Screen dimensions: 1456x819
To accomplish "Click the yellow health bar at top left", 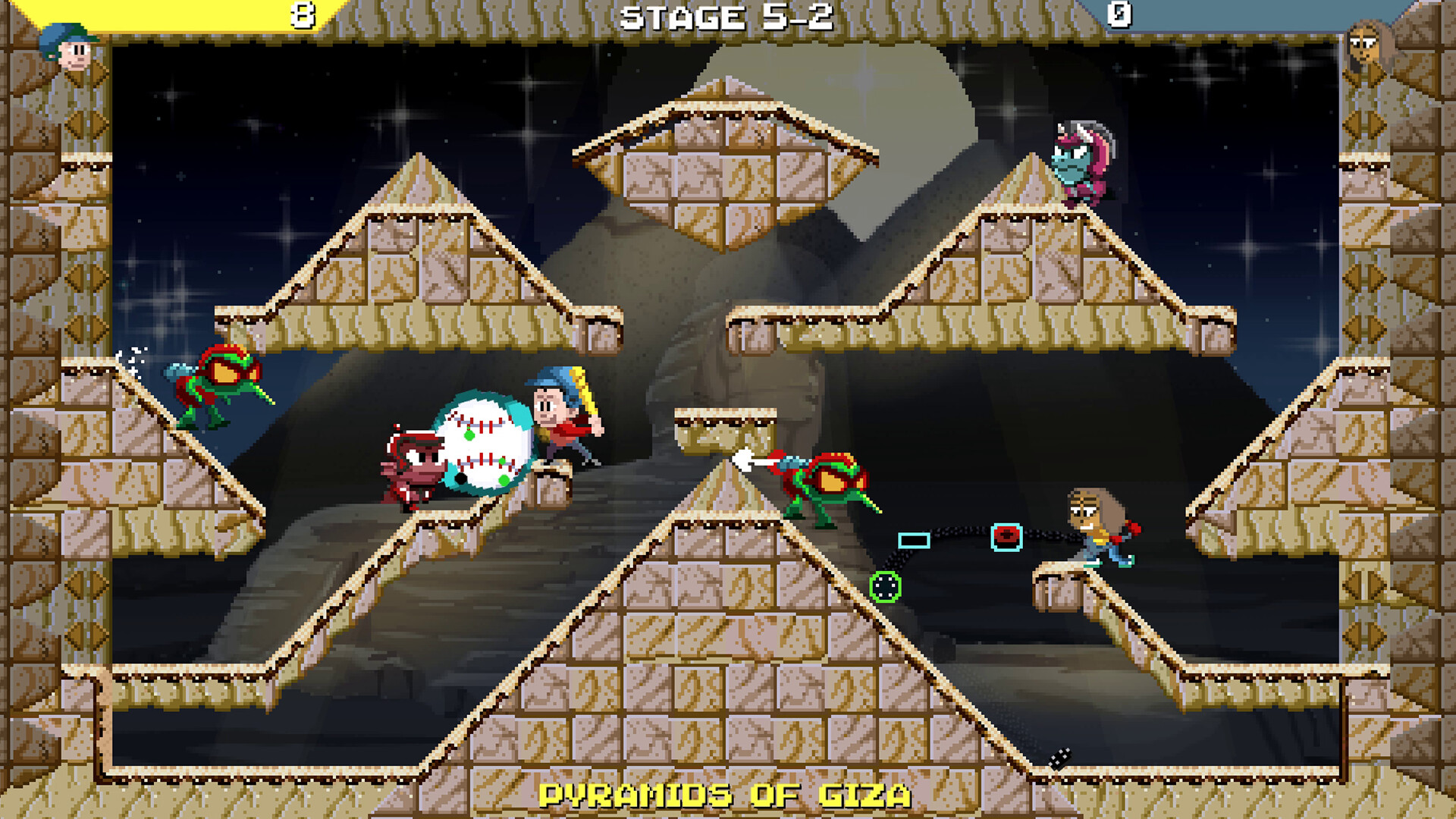I will click(190, 13).
